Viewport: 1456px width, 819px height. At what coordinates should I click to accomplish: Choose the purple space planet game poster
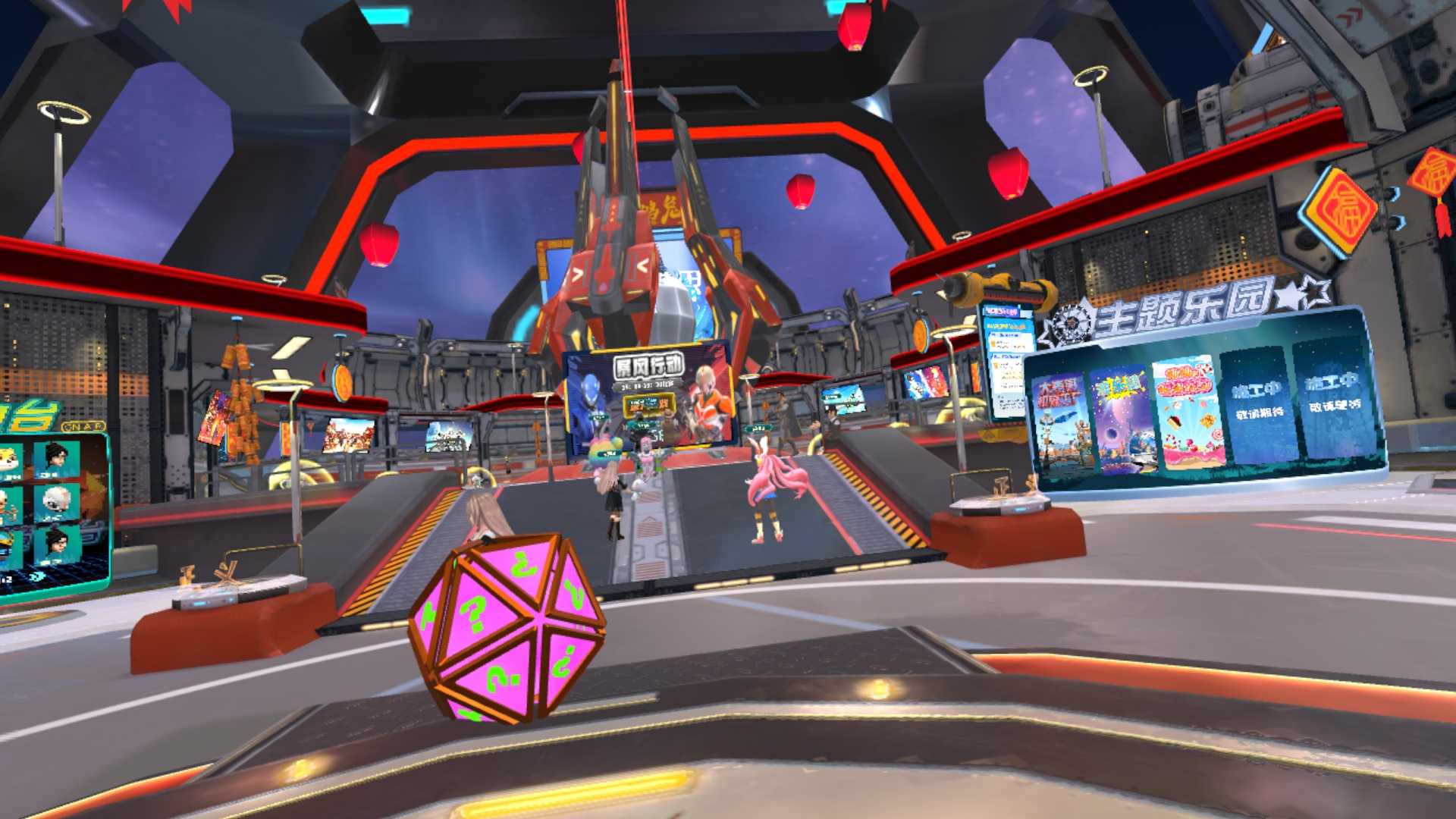coord(1123,419)
